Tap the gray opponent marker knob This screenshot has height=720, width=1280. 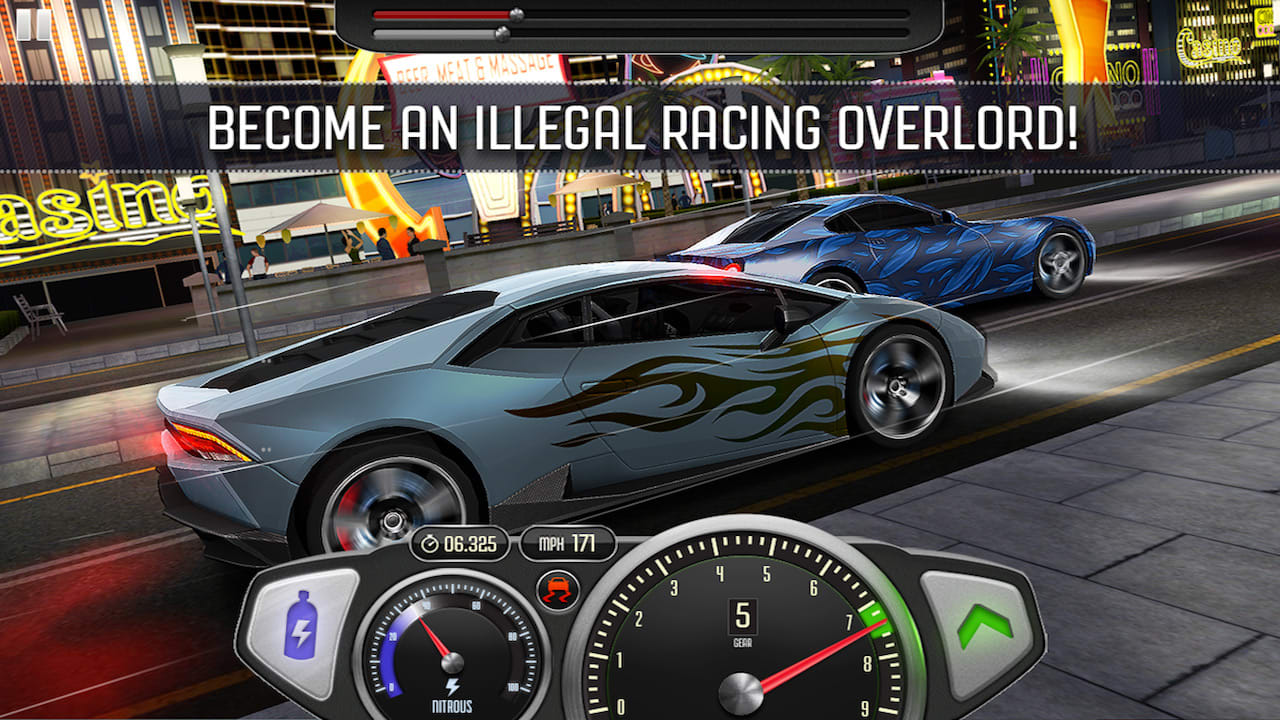point(504,34)
